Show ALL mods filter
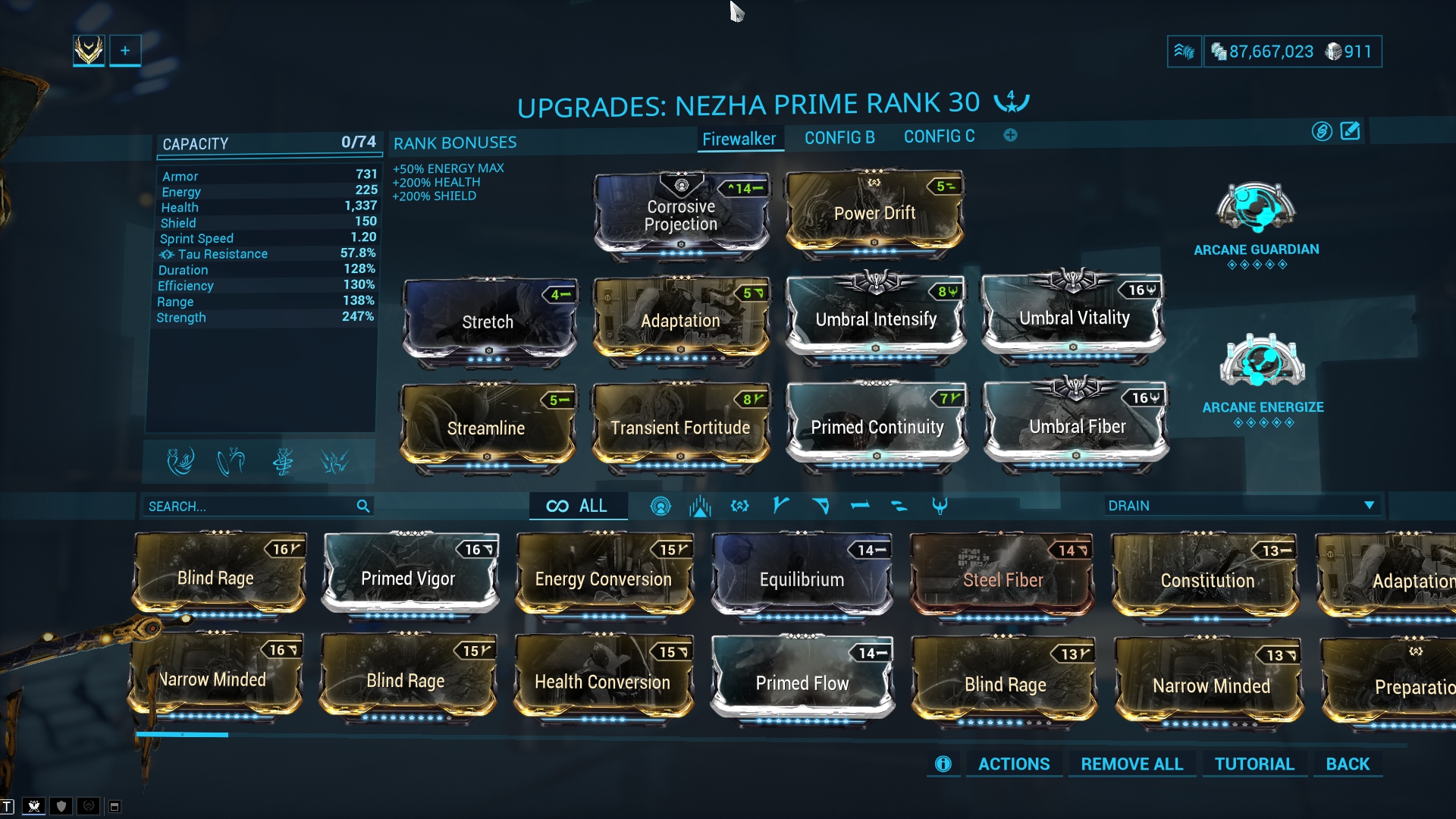This screenshot has width=1456, height=819. (578, 506)
